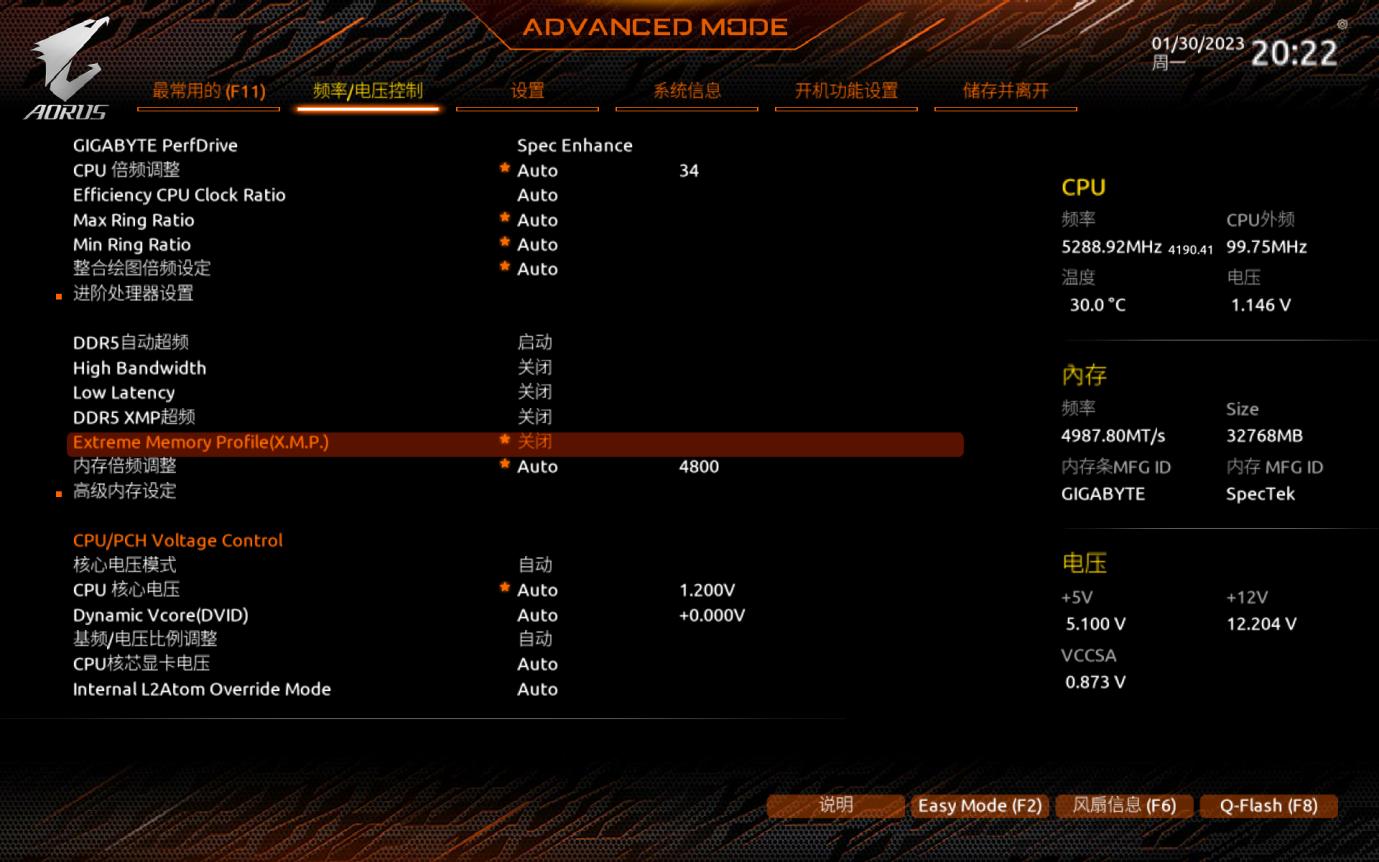1379x862 pixels.
Task: Open the 储存并离开 tab
Action: click(1005, 91)
